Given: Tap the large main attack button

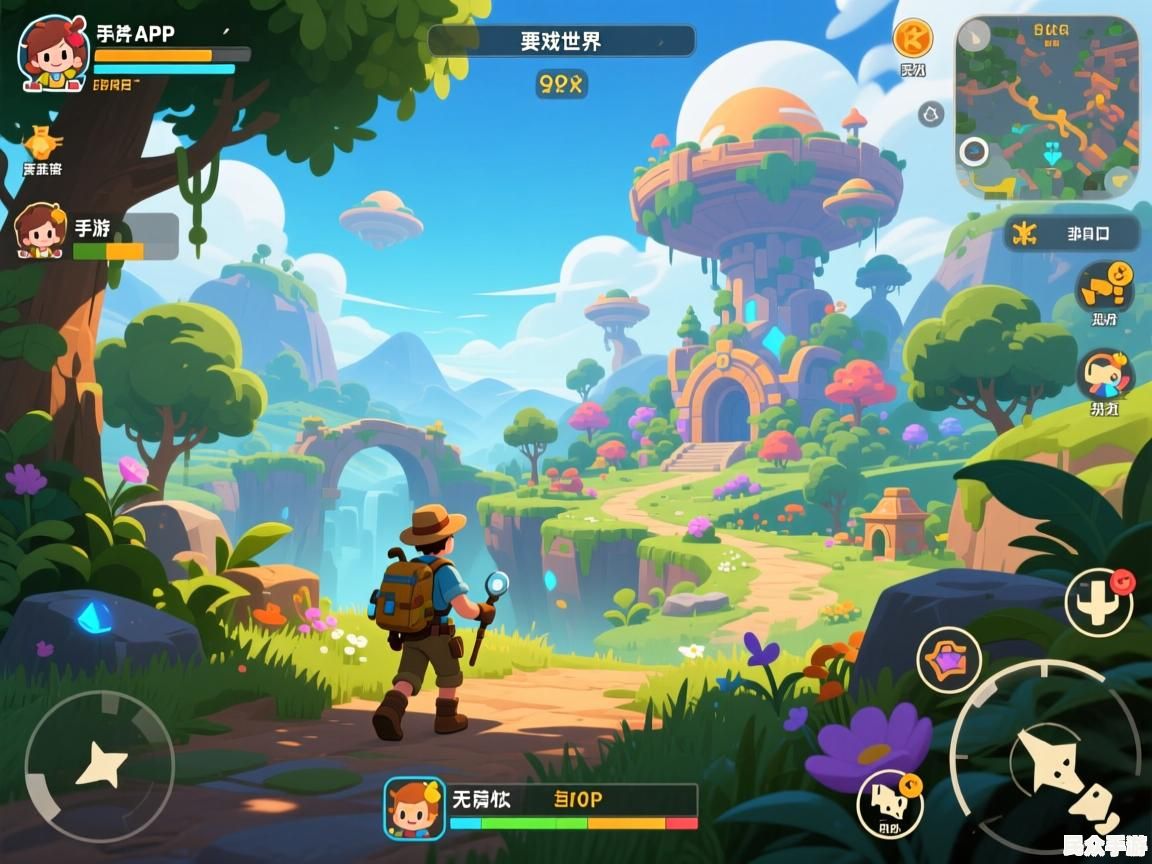Looking at the screenshot, I should coord(1050,762).
